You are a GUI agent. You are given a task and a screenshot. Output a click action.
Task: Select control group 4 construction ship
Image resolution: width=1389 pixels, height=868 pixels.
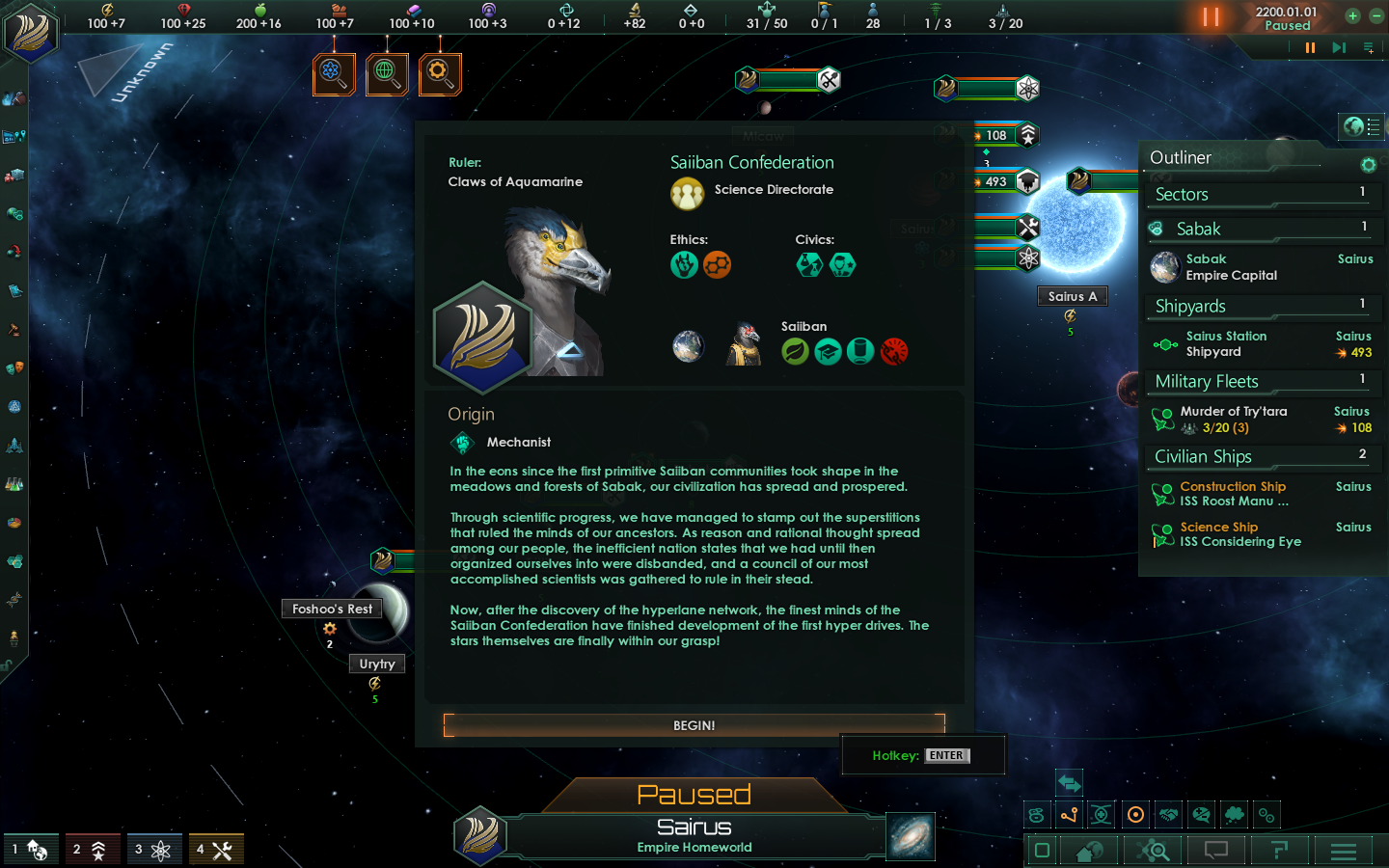pyautogui.click(x=216, y=850)
